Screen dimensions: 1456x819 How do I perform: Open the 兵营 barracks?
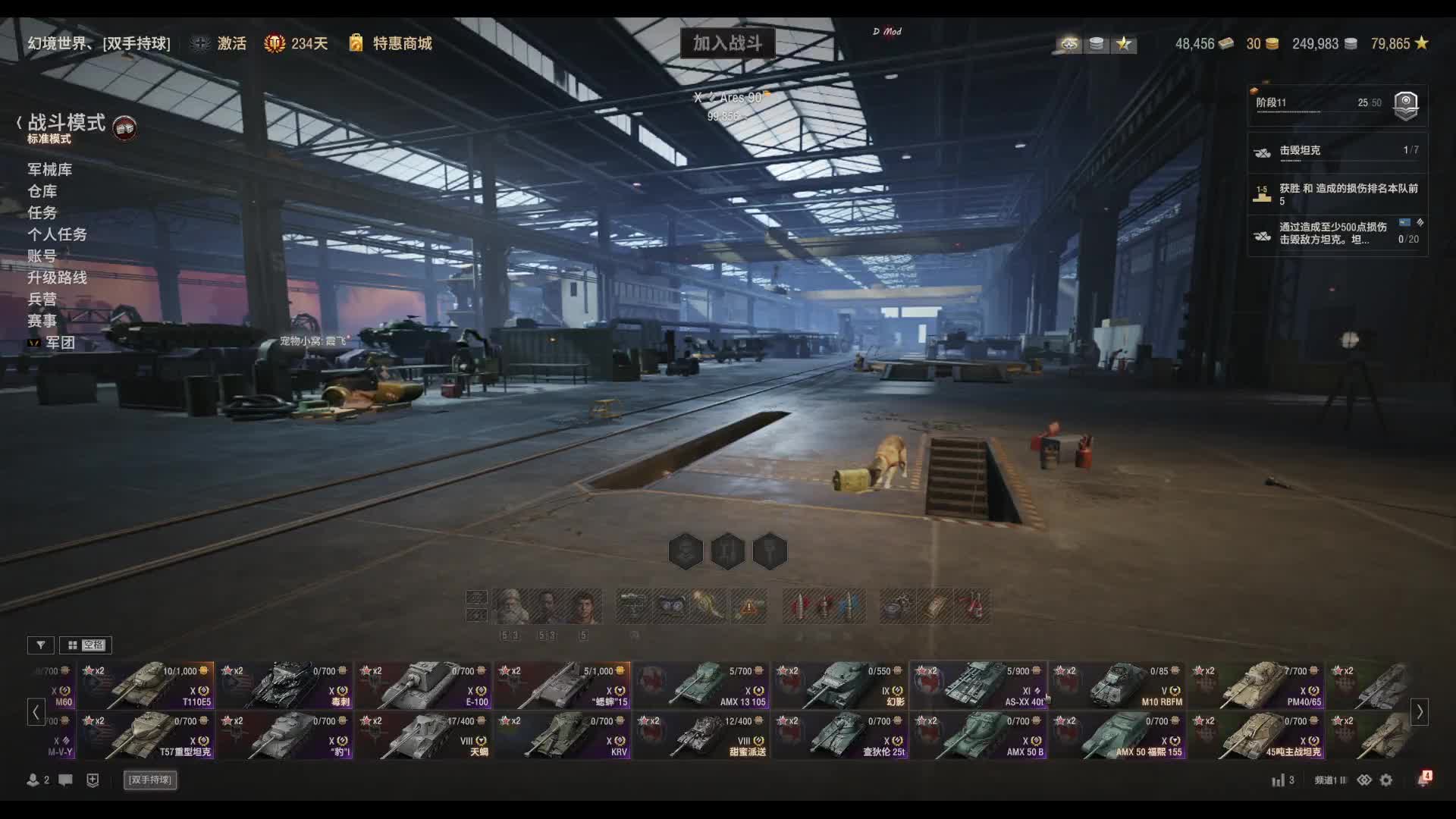pos(42,299)
